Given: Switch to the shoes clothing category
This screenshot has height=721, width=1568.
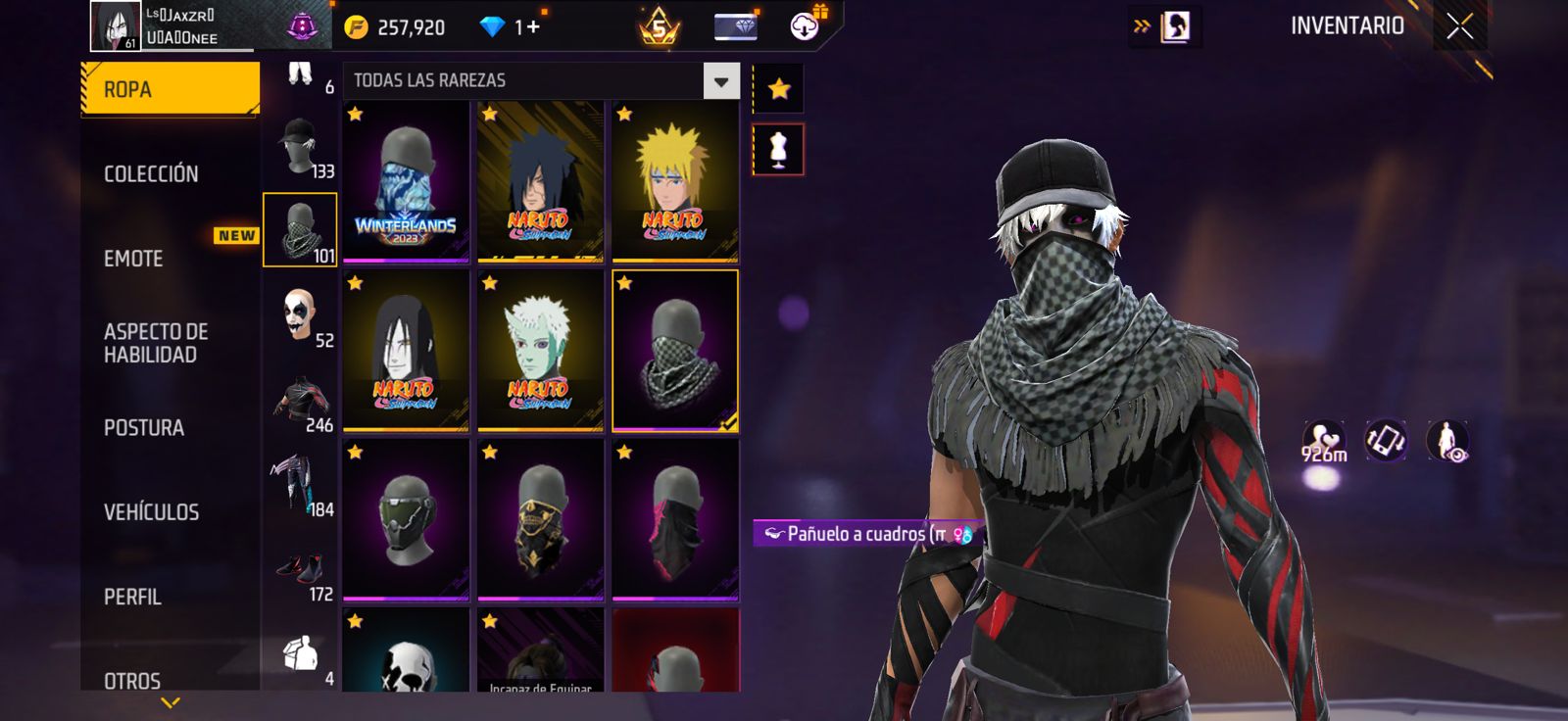Looking at the screenshot, I should click(x=301, y=570).
